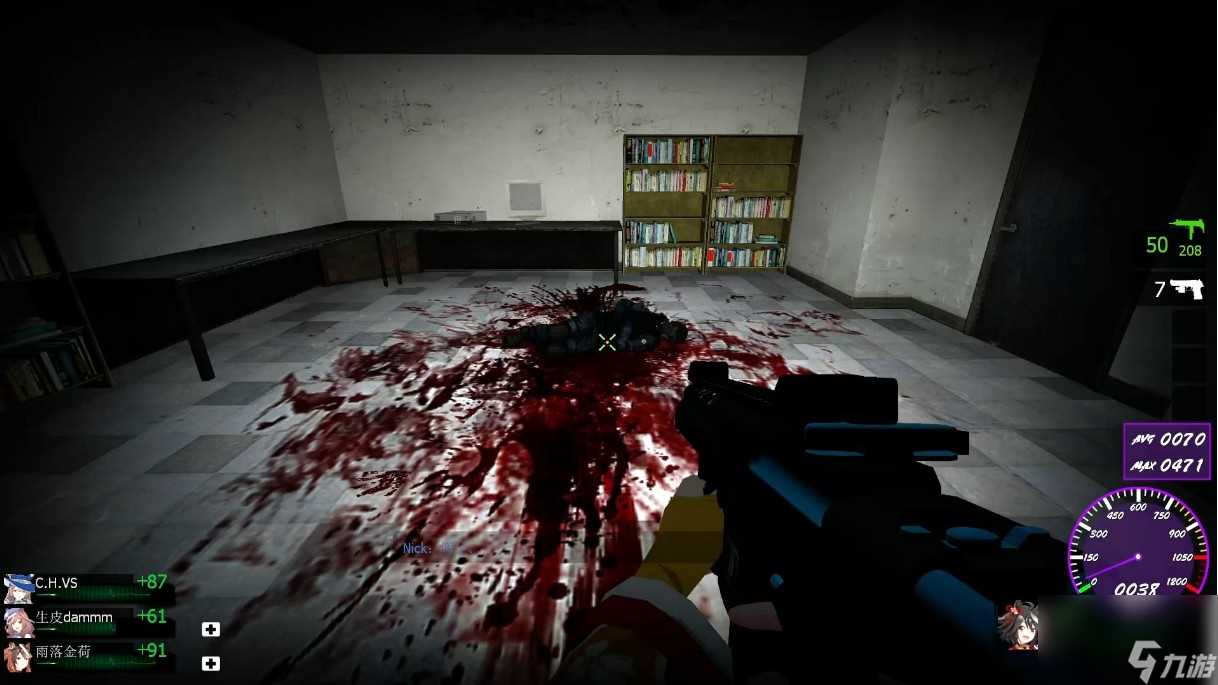Select teammate 生皮dammm's portrait
The image size is (1218, 685).
pos(18,620)
